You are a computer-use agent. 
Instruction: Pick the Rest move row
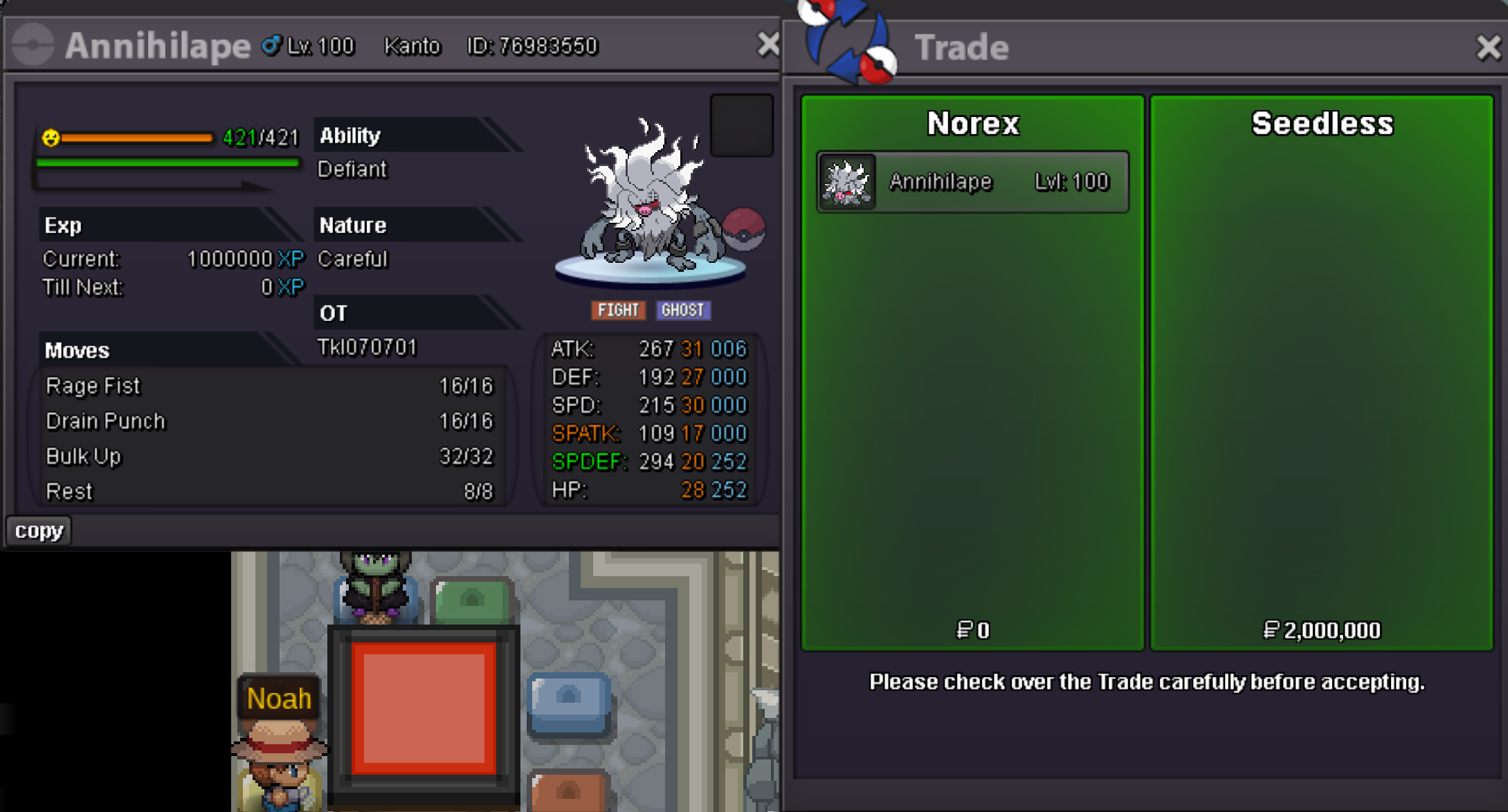tap(269, 492)
